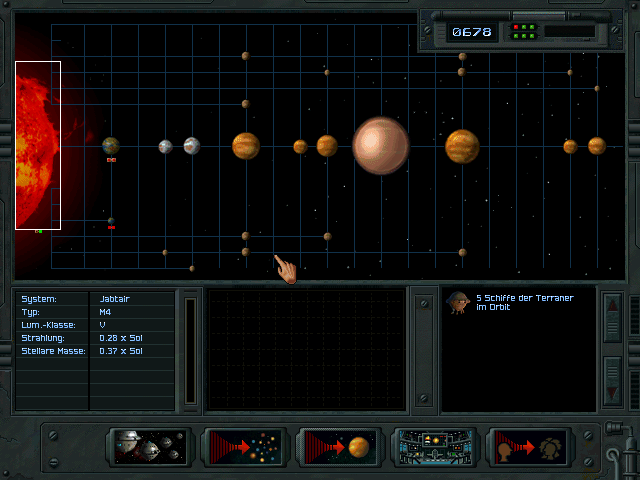Click the message list up arrow
The width and height of the screenshot is (640, 480).
613,319
